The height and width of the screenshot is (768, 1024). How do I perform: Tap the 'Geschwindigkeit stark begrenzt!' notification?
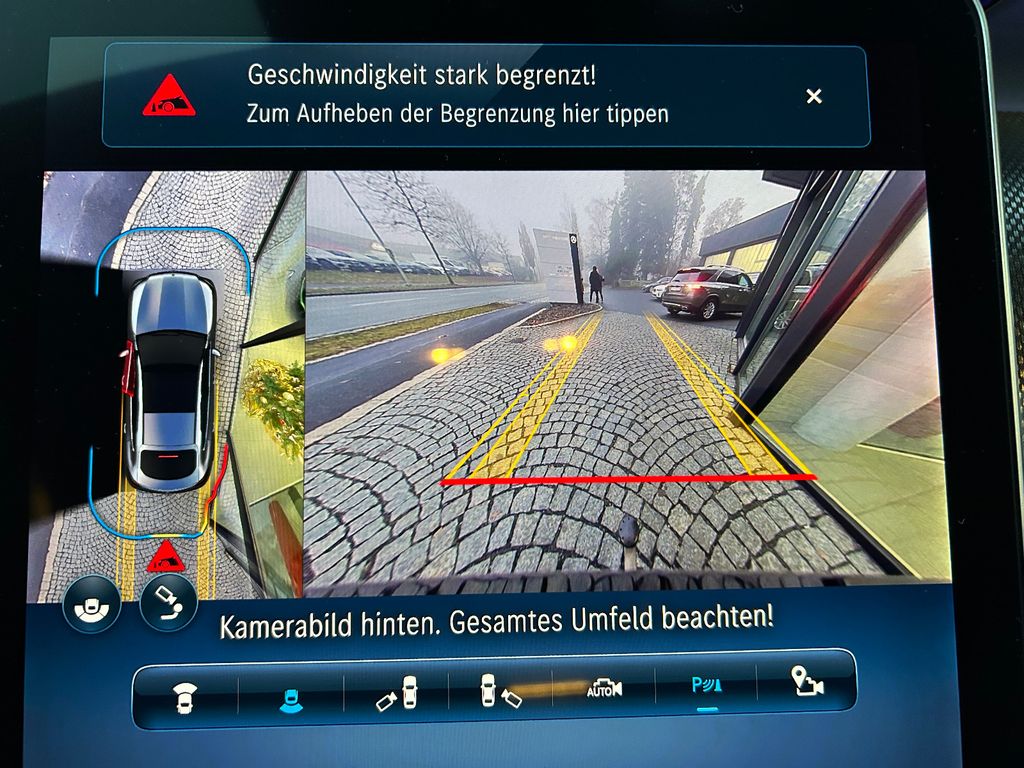[457, 95]
